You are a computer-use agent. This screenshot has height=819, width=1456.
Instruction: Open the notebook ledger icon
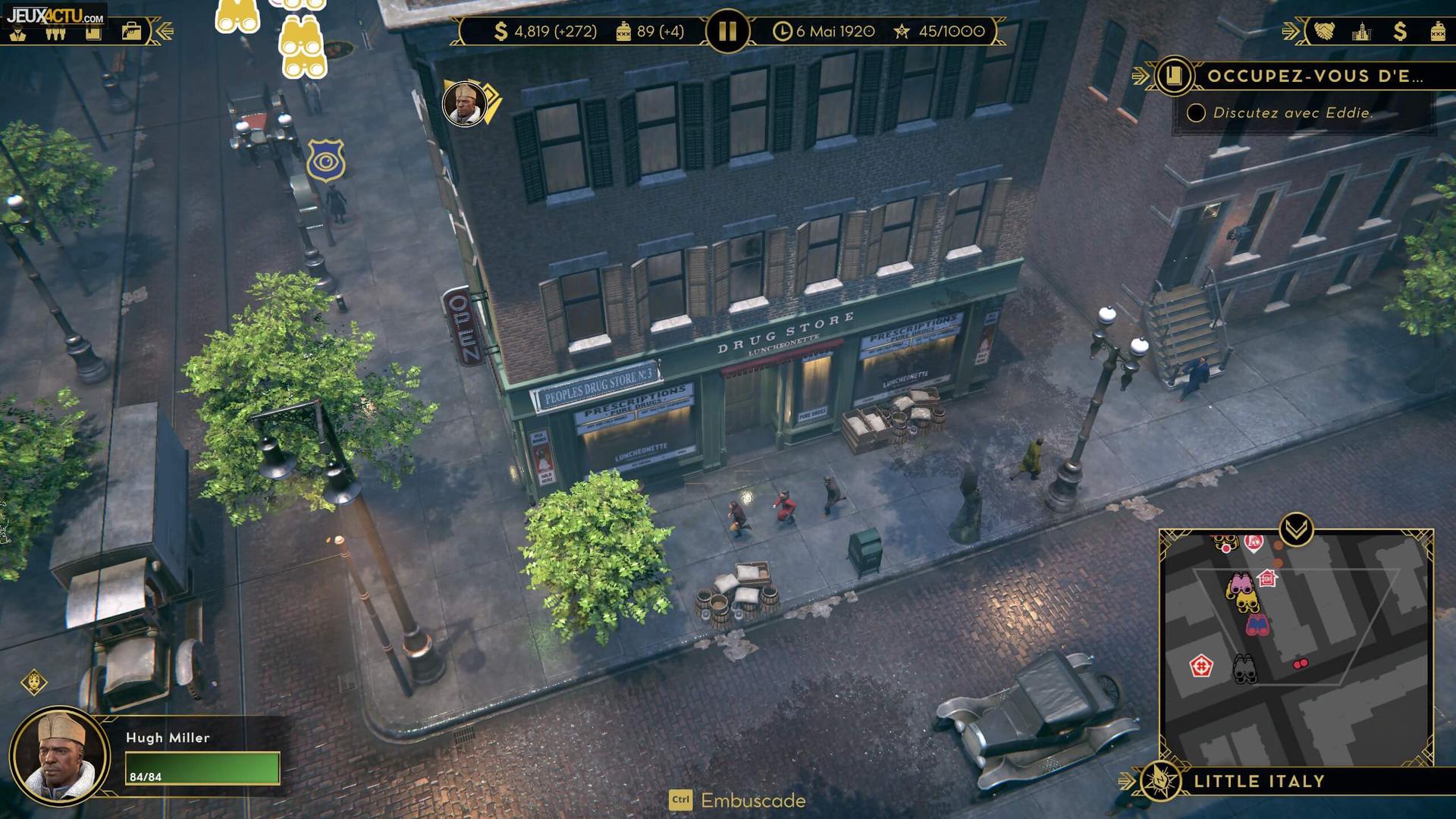[93, 33]
